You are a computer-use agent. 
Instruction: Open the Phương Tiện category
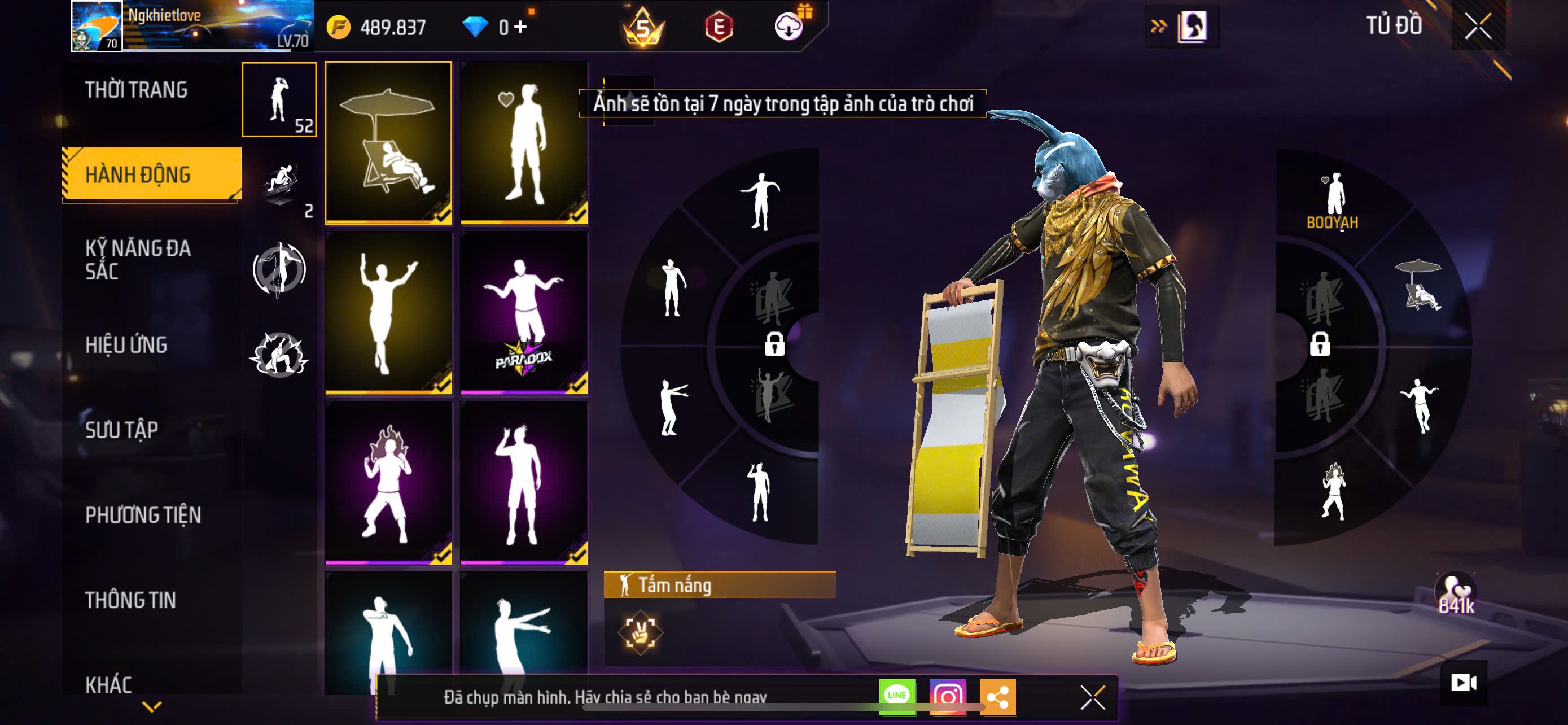click(x=143, y=515)
